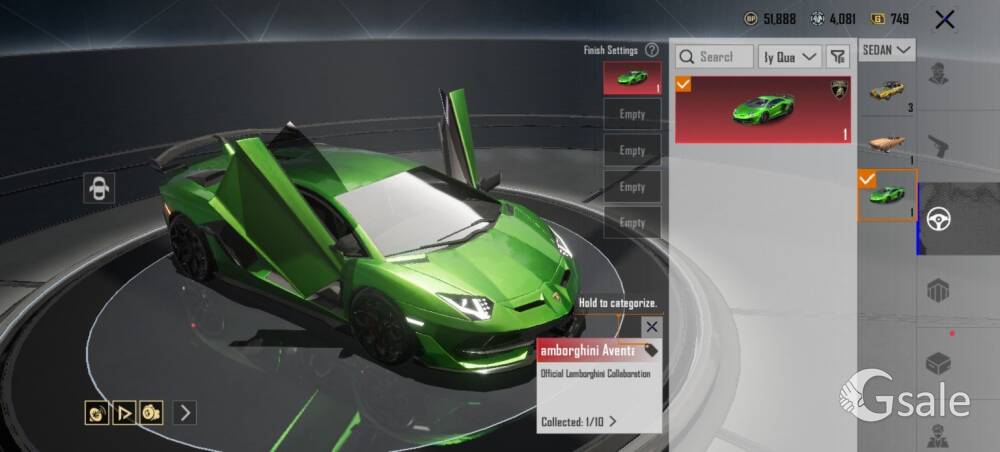Select the equipped Lamborghini finish slot
Image resolution: width=1000 pixels, height=452 pixels.
(x=632, y=78)
